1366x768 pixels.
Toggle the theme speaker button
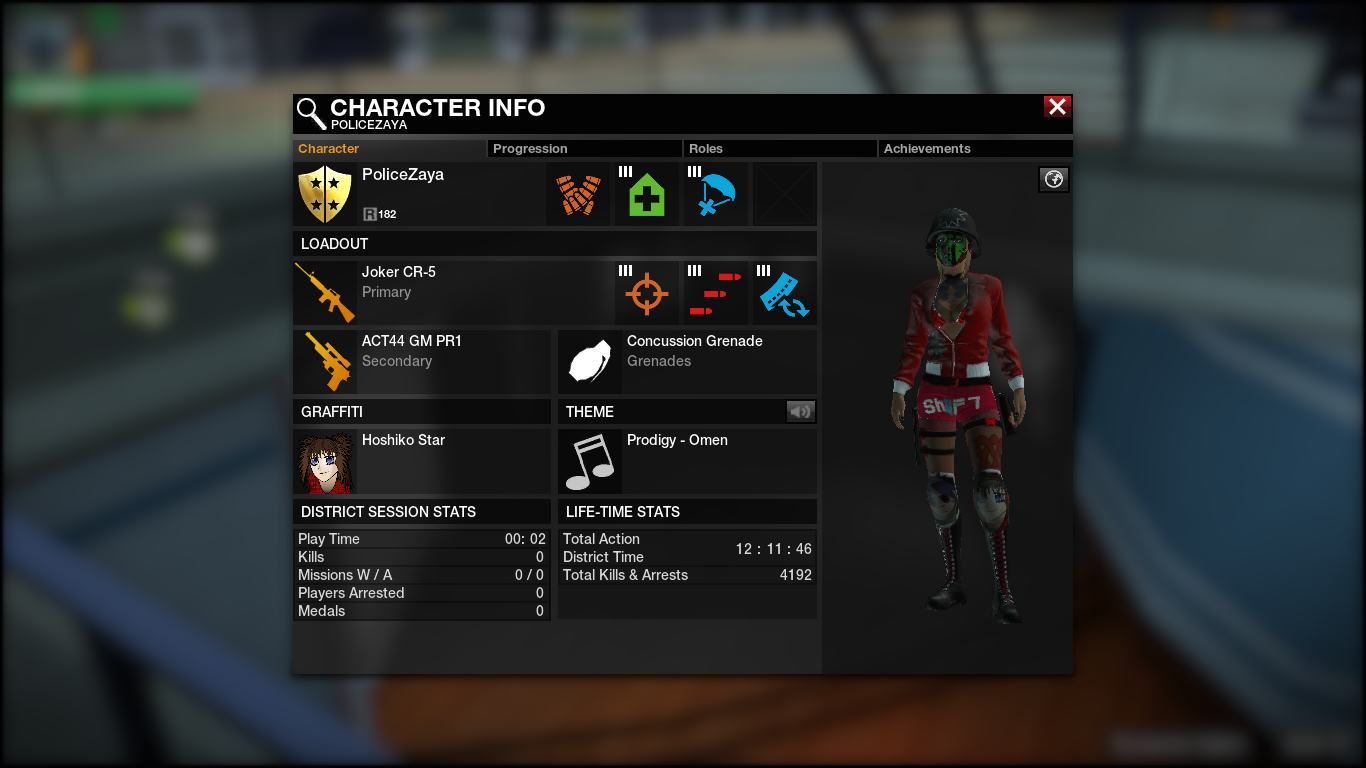[801, 411]
